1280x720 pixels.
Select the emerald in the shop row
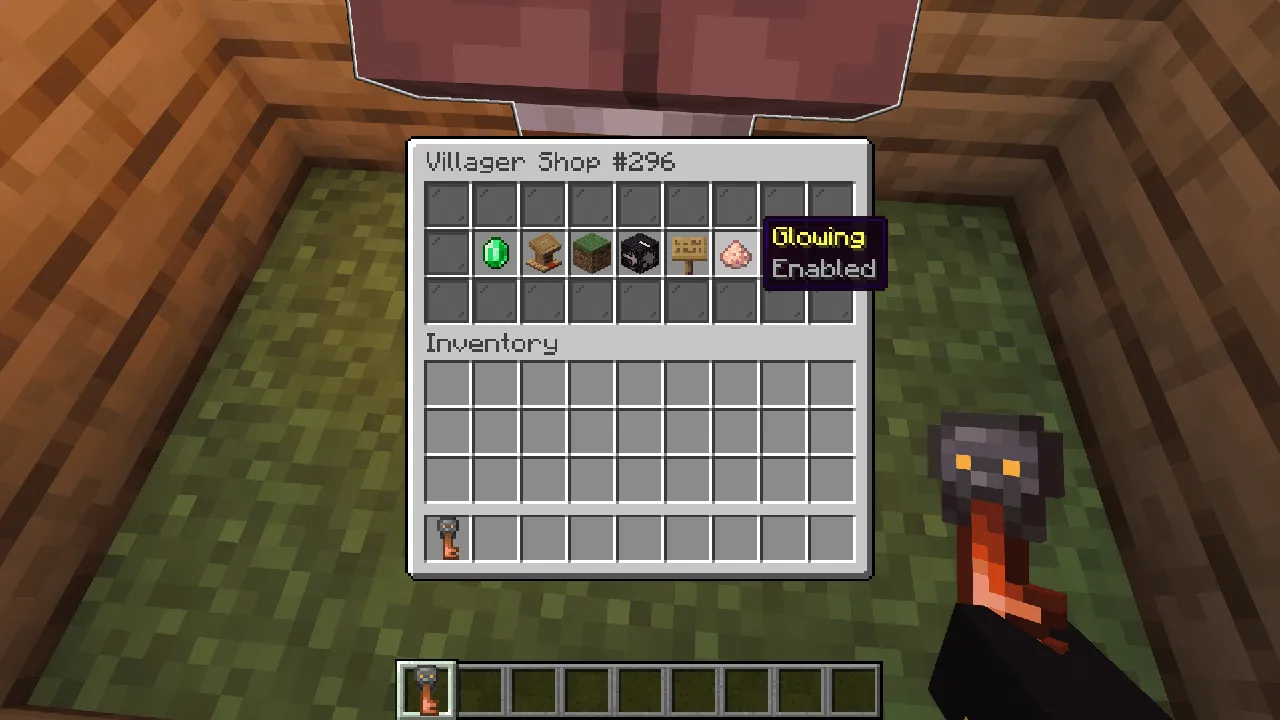tap(494, 253)
